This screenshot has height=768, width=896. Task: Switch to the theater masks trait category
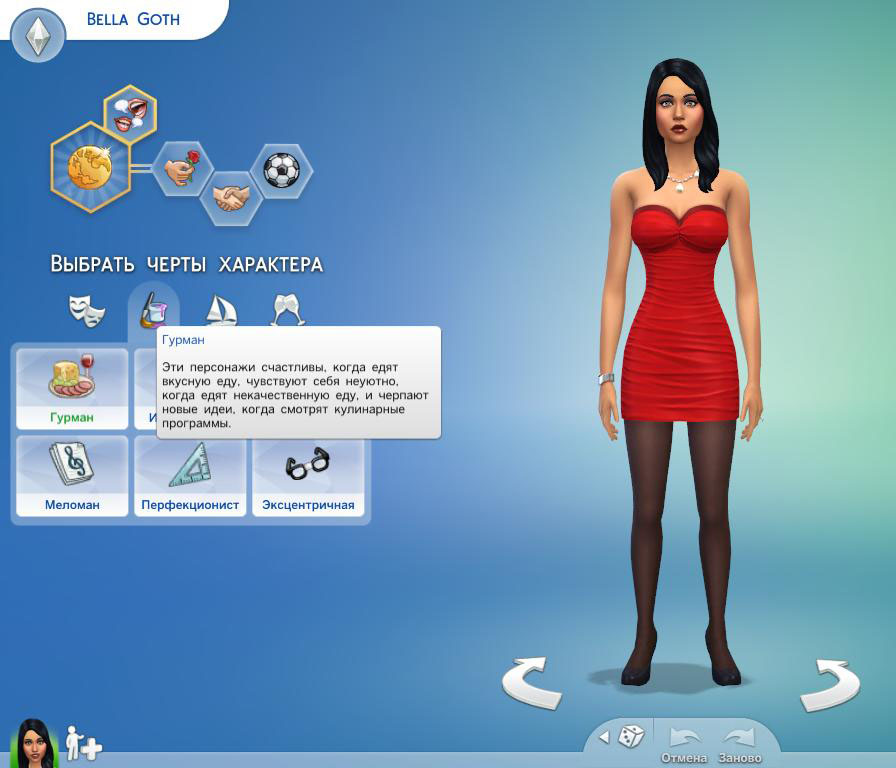click(x=87, y=310)
